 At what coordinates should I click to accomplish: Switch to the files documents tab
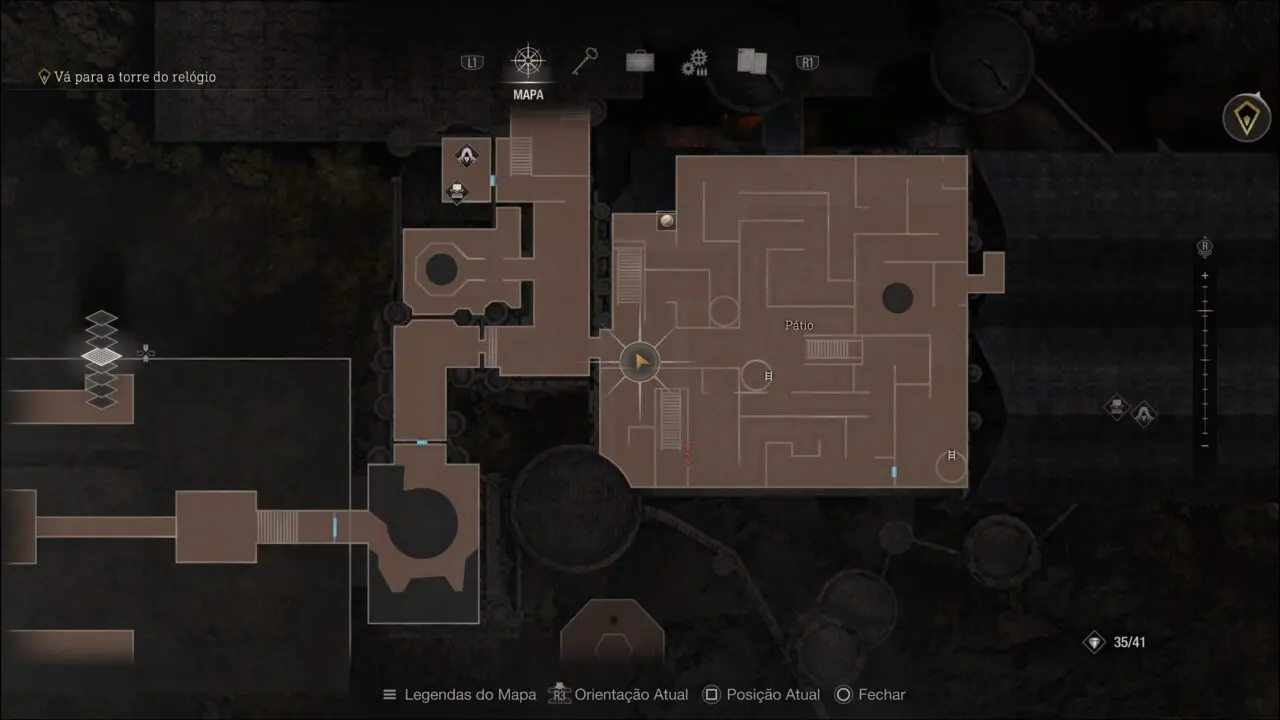tap(751, 62)
